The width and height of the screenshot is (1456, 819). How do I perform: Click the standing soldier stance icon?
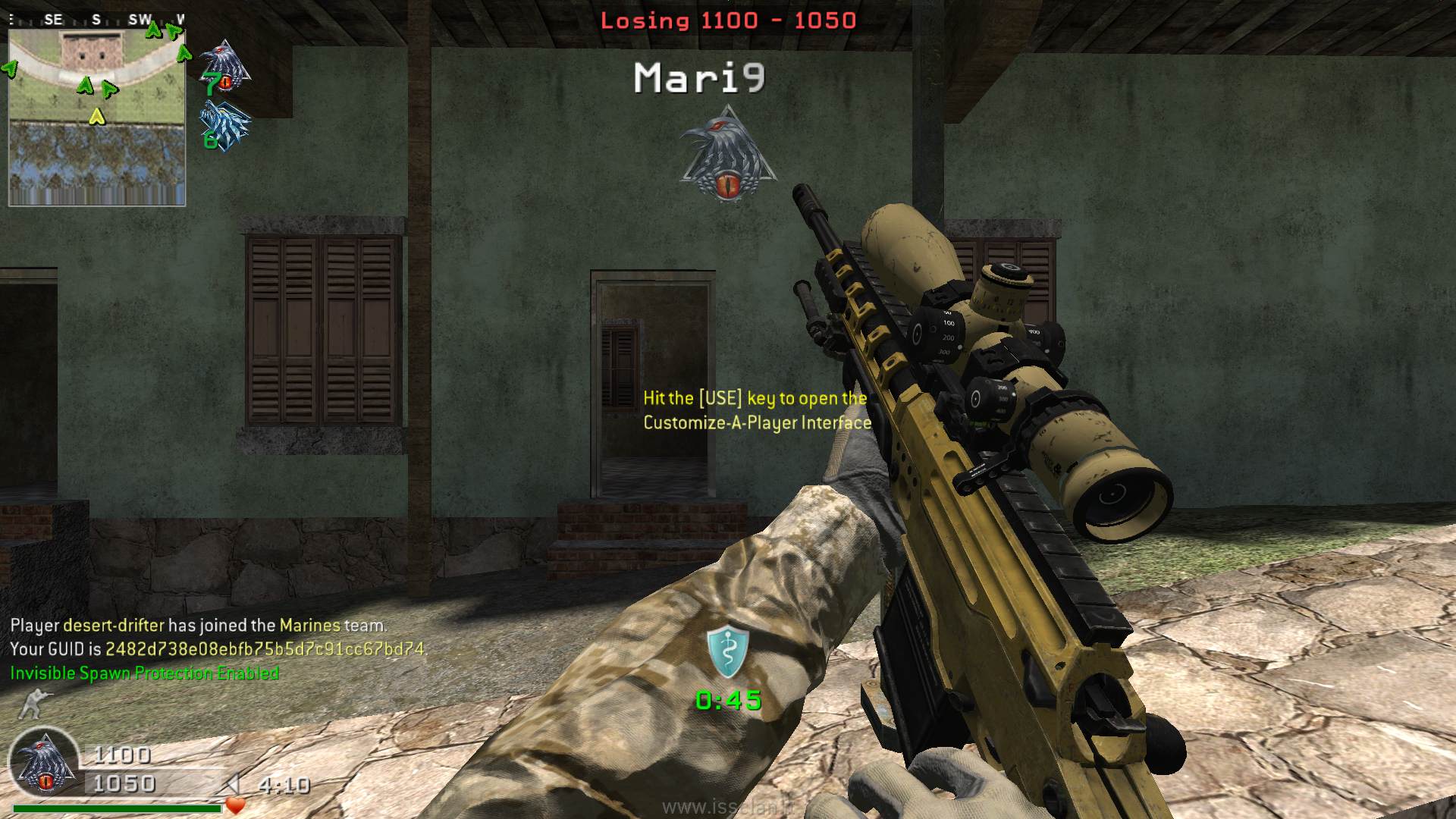point(32,704)
